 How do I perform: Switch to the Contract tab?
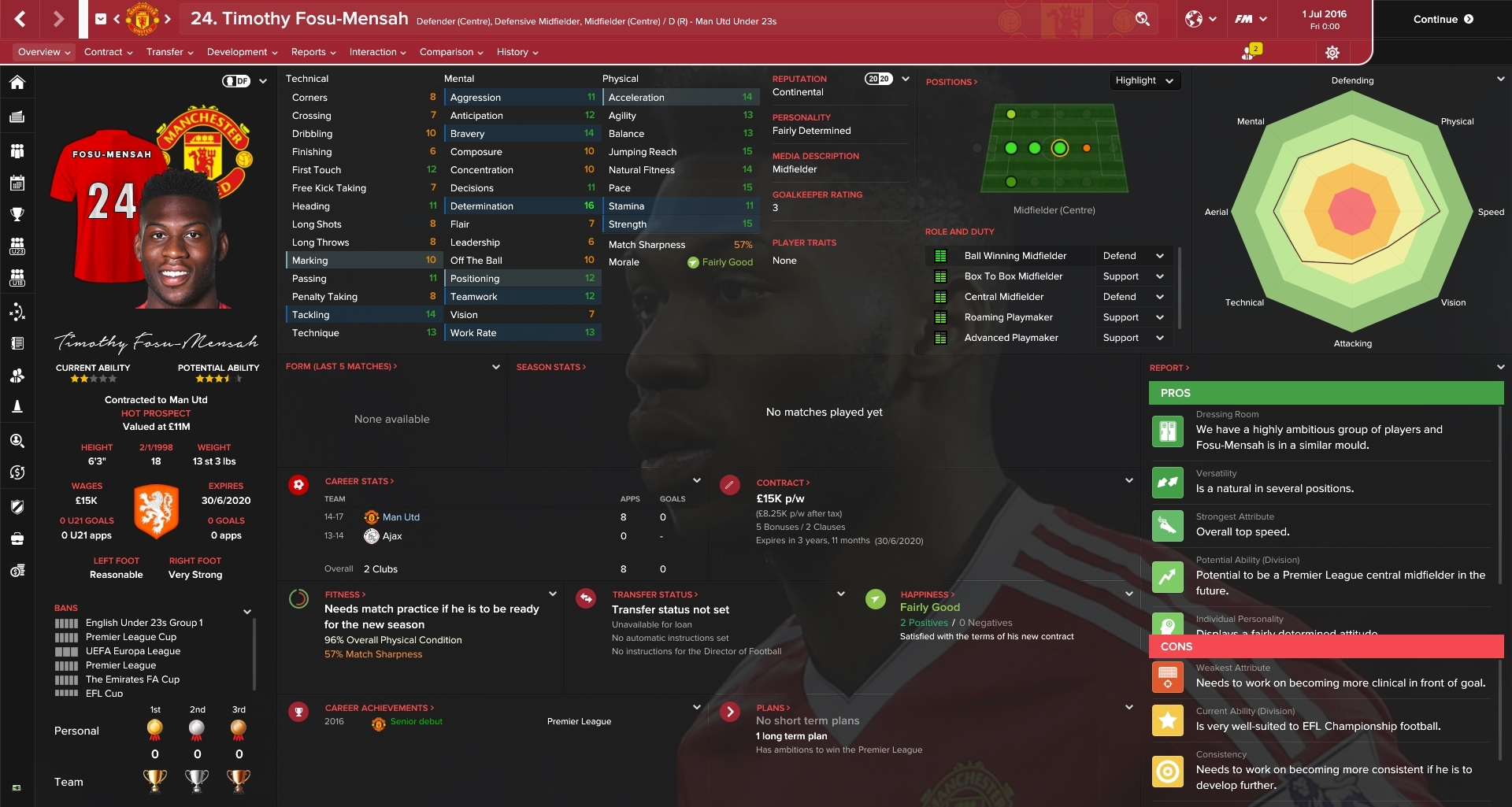(105, 52)
